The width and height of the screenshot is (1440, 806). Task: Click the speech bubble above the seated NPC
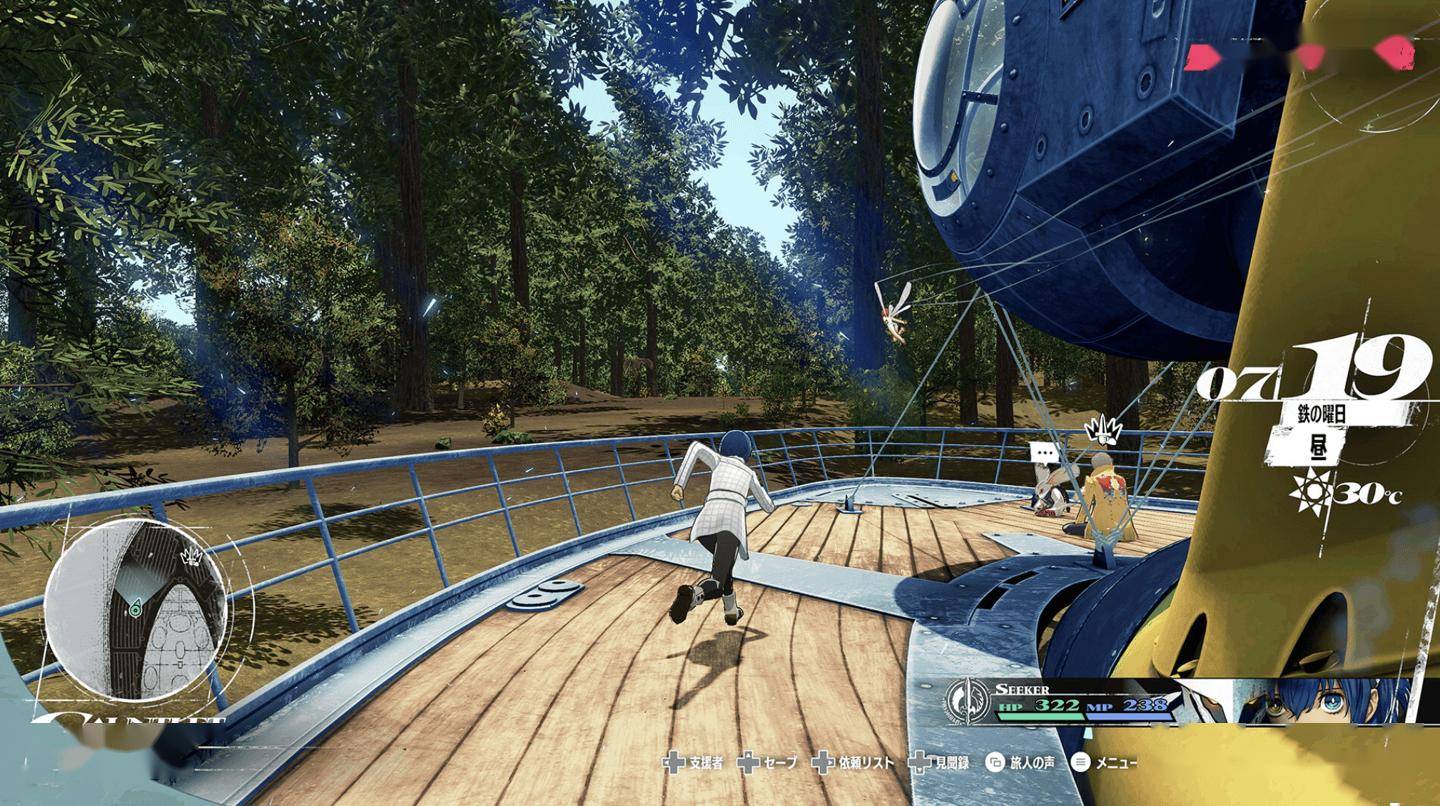click(1045, 452)
